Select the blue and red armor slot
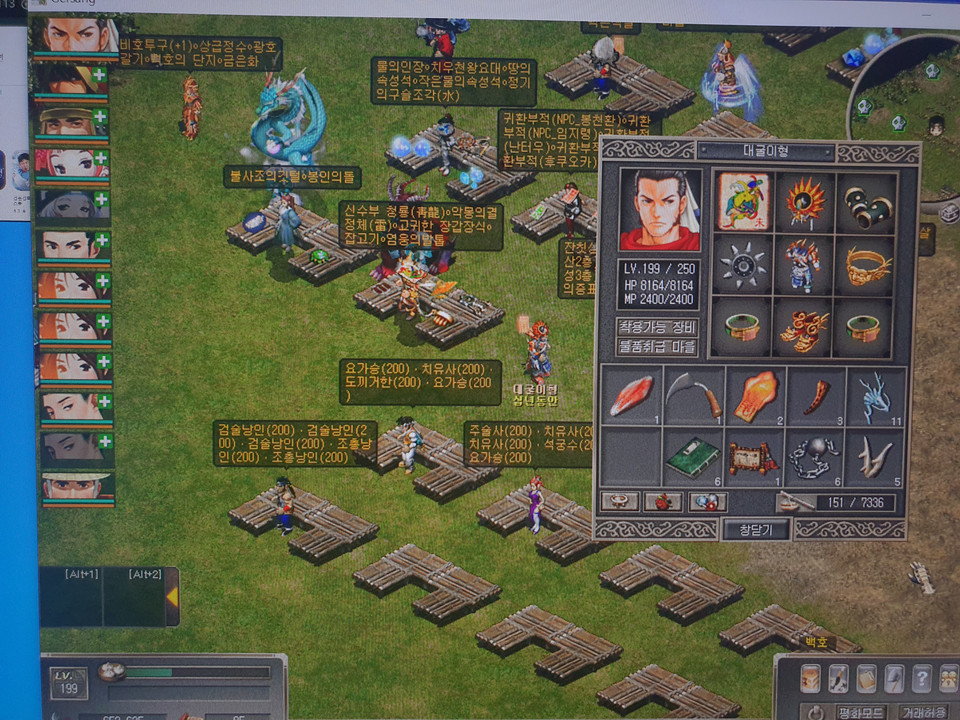Screen dimensions: 960x720 pyautogui.click(x=804, y=263)
